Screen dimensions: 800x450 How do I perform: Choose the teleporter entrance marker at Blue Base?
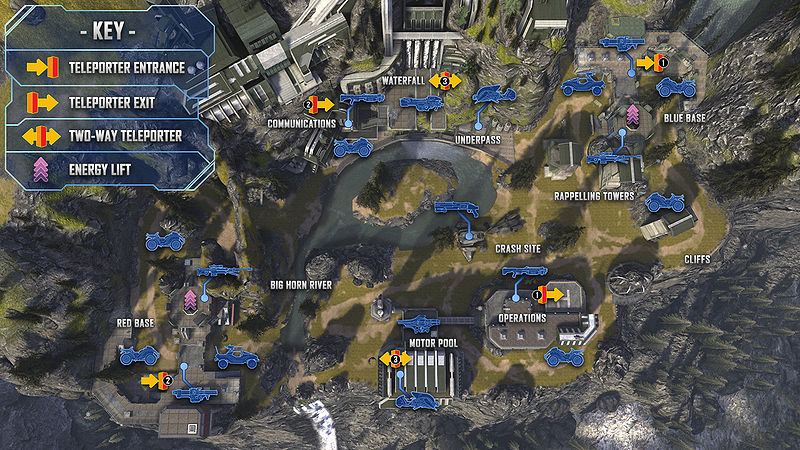(x=650, y=62)
